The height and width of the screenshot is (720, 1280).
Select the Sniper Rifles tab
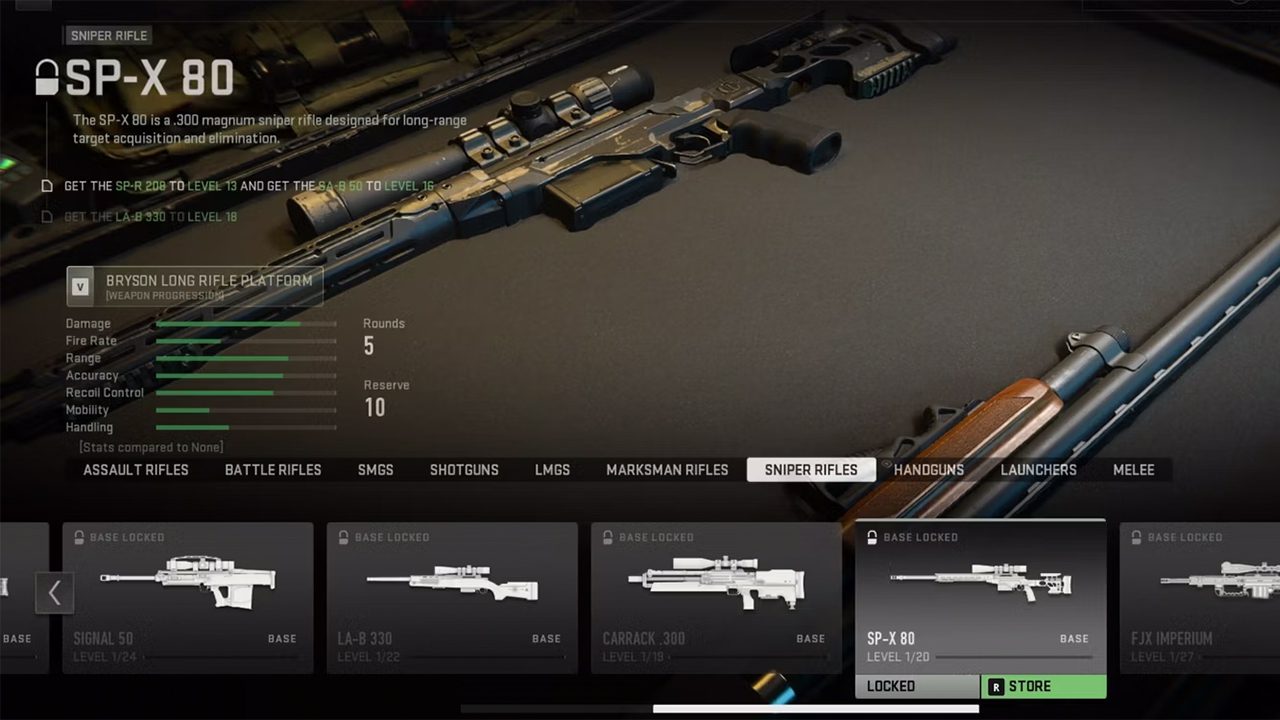click(x=811, y=470)
